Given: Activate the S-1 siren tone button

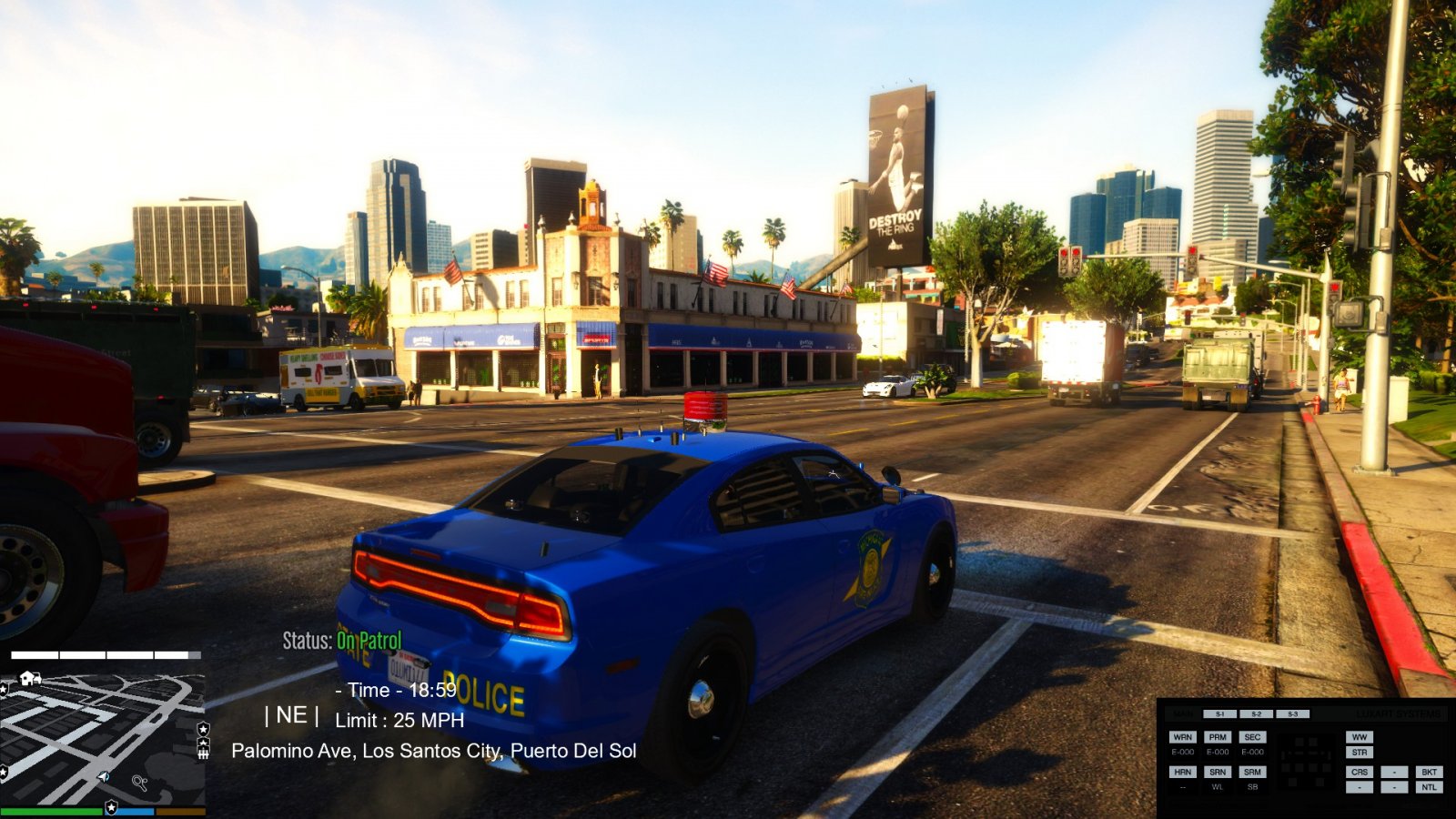Looking at the screenshot, I should coord(1219,714).
